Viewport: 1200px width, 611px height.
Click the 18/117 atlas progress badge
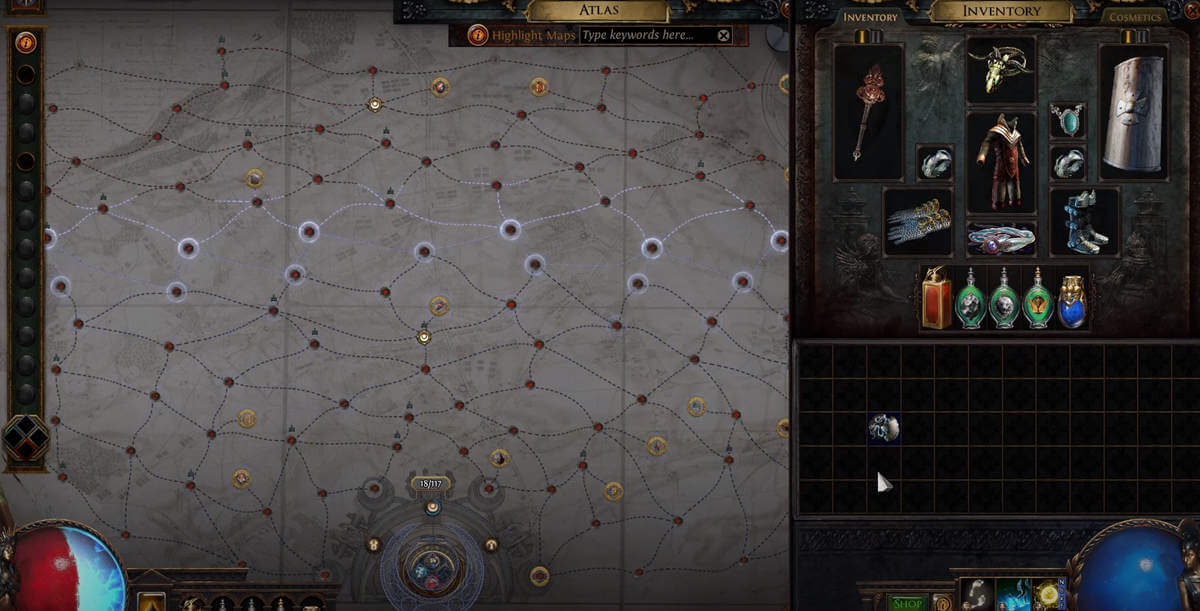pyautogui.click(x=431, y=483)
